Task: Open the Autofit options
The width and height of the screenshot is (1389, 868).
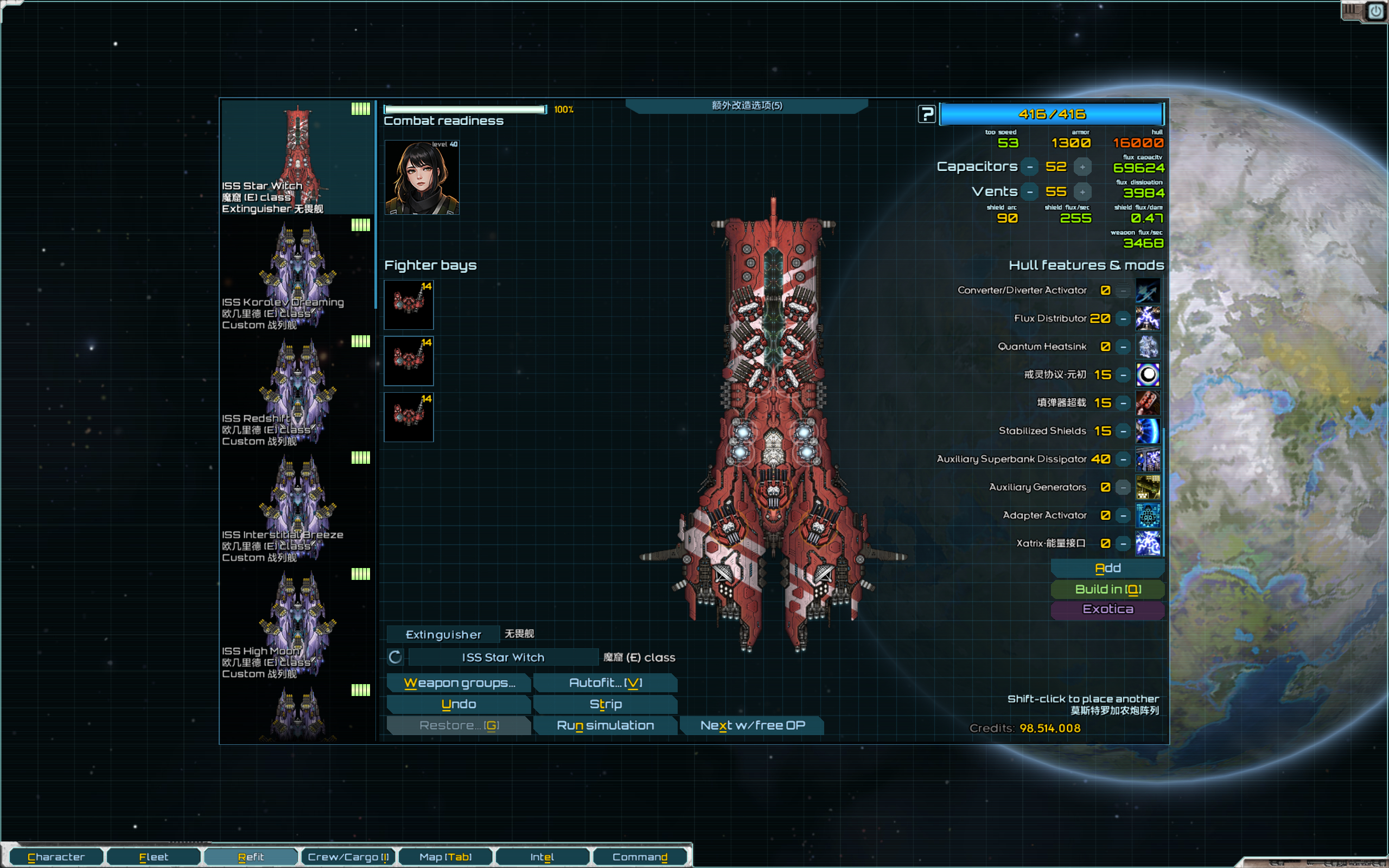Action: coord(605,682)
